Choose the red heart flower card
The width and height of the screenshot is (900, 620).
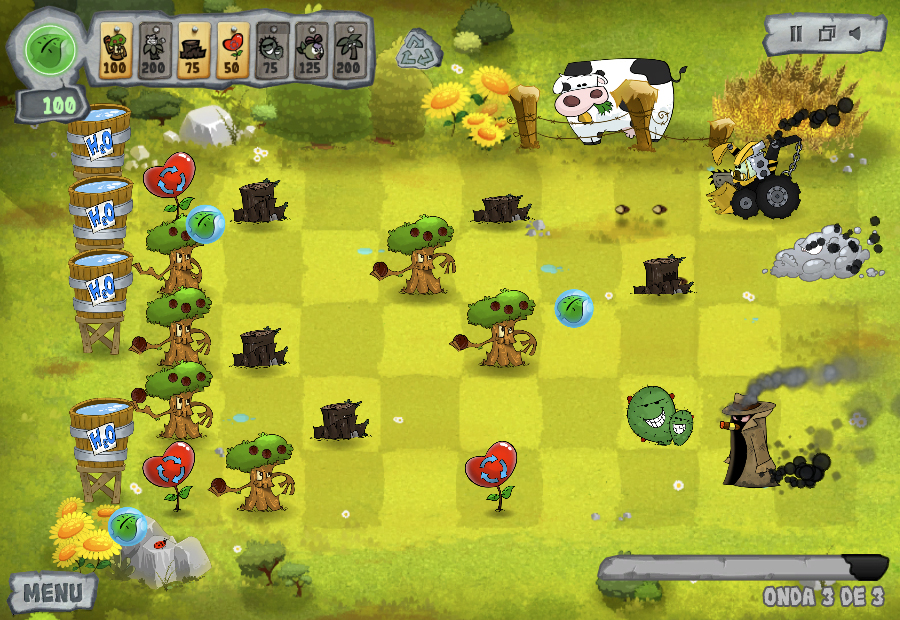pos(232,50)
